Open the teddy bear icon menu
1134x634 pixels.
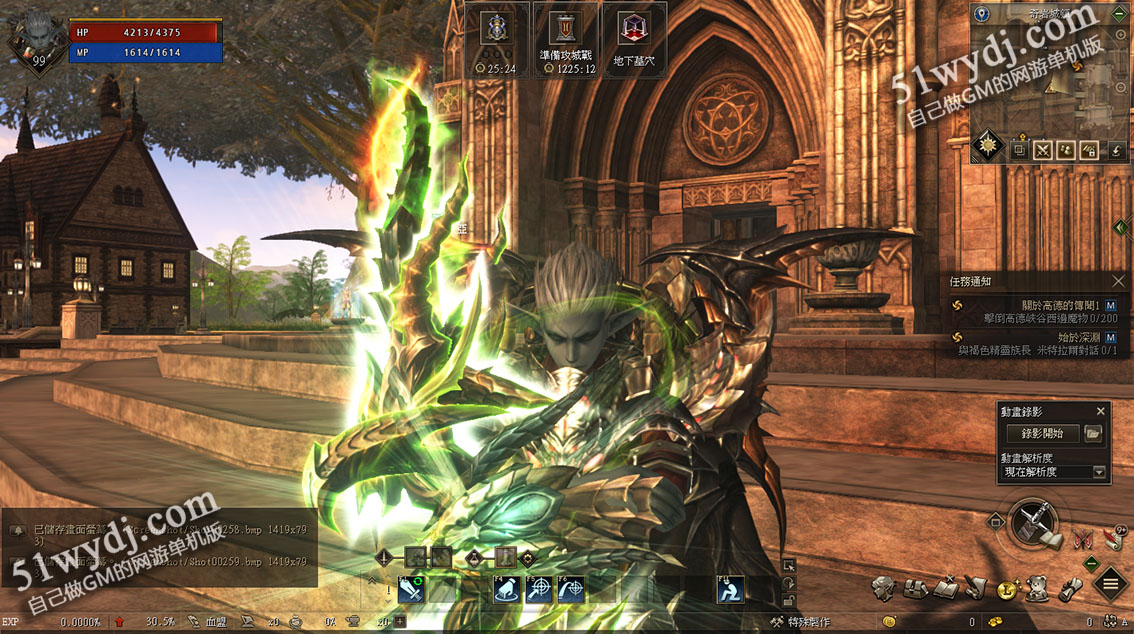(1037, 587)
